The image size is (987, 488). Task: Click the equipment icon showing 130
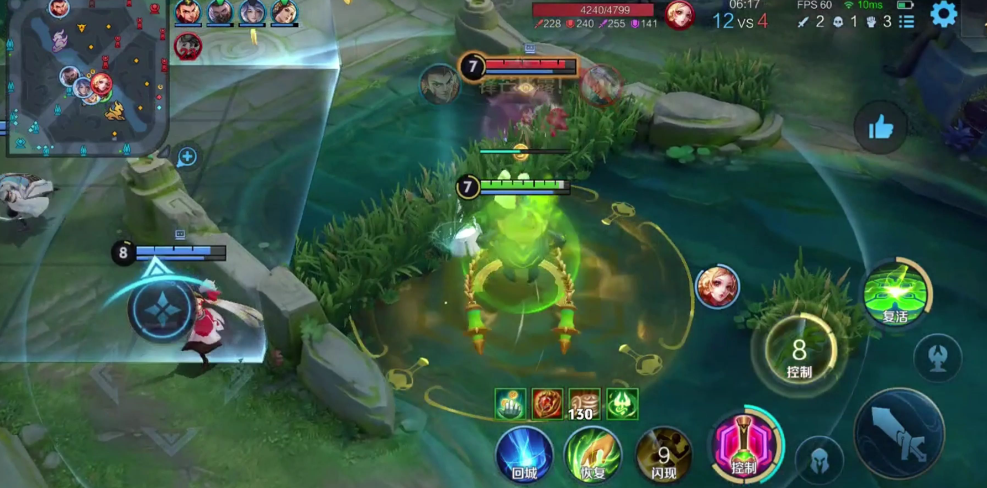584,404
